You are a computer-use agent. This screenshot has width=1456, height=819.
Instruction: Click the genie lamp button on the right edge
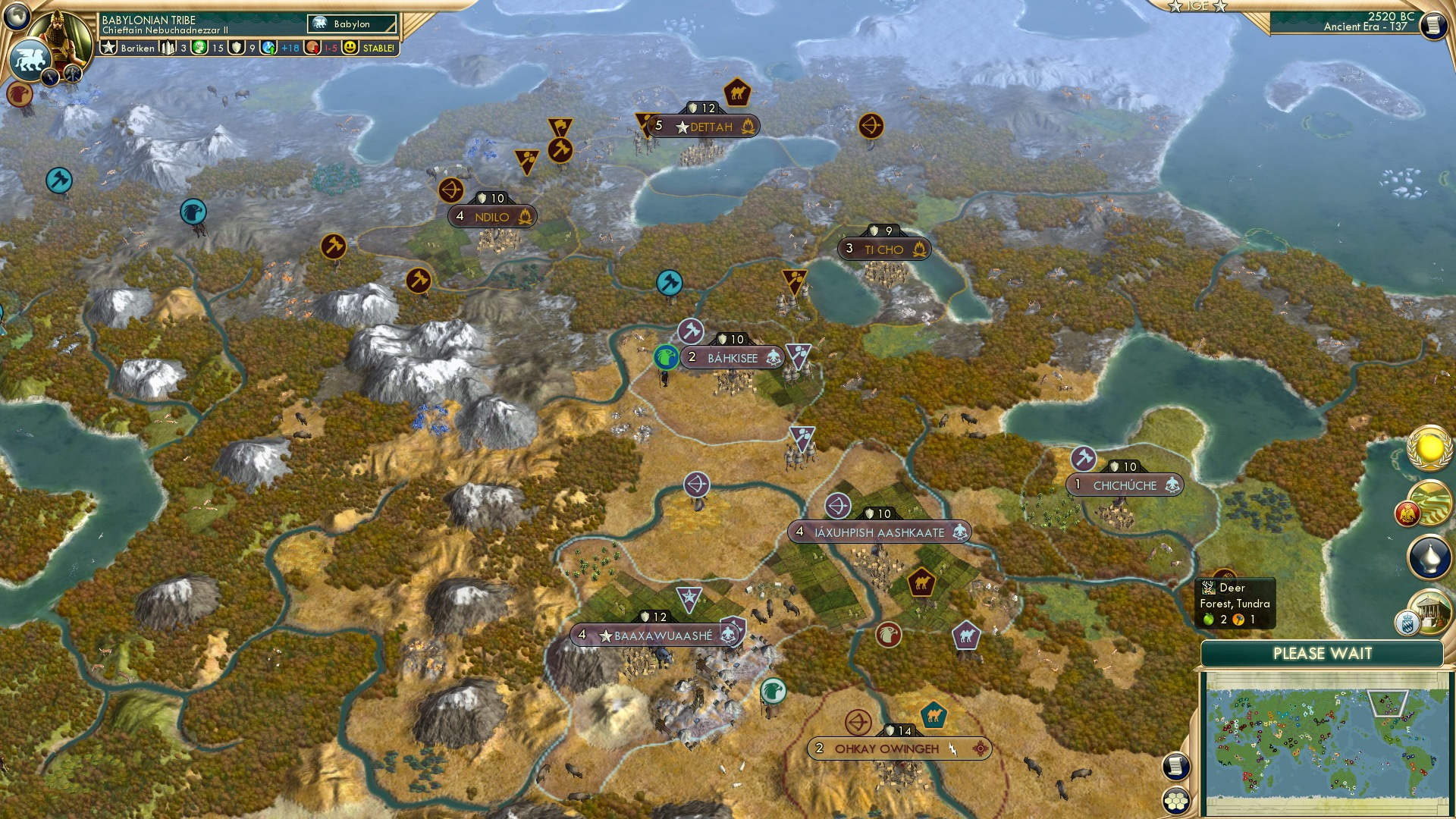coord(1430,556)
